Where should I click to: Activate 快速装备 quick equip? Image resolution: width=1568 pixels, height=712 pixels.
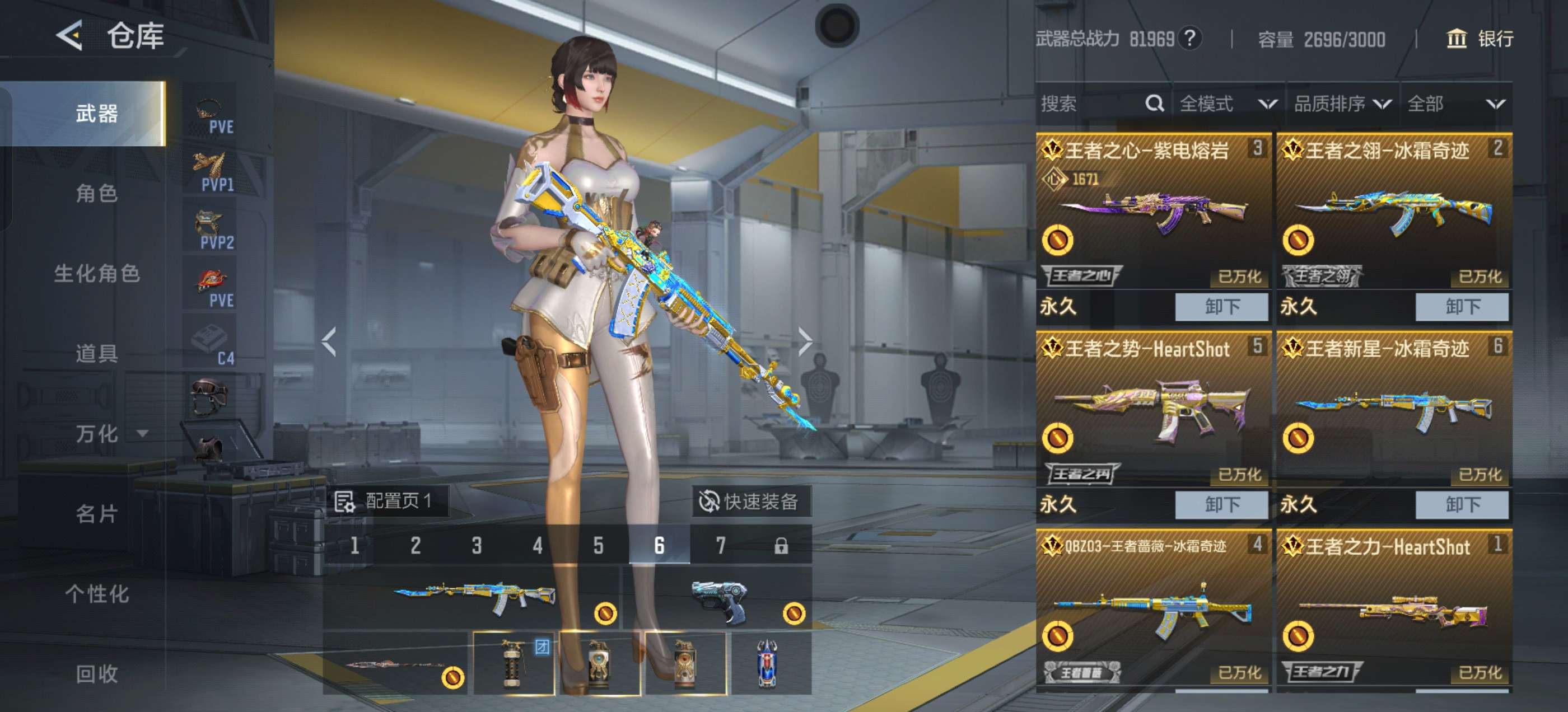tap(750, 502)
